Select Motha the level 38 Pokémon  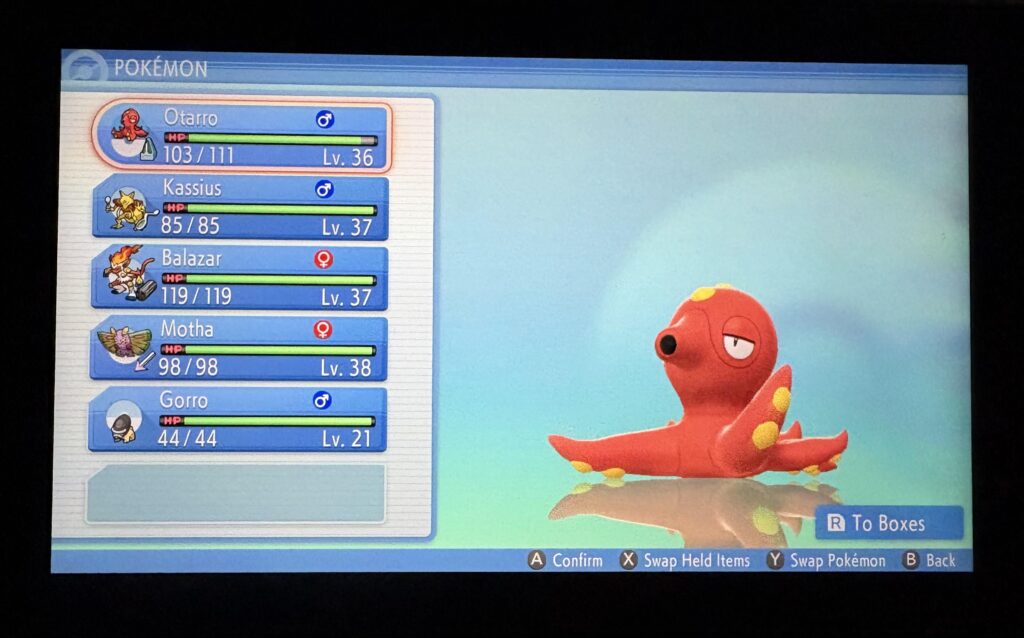coord(240,347)
